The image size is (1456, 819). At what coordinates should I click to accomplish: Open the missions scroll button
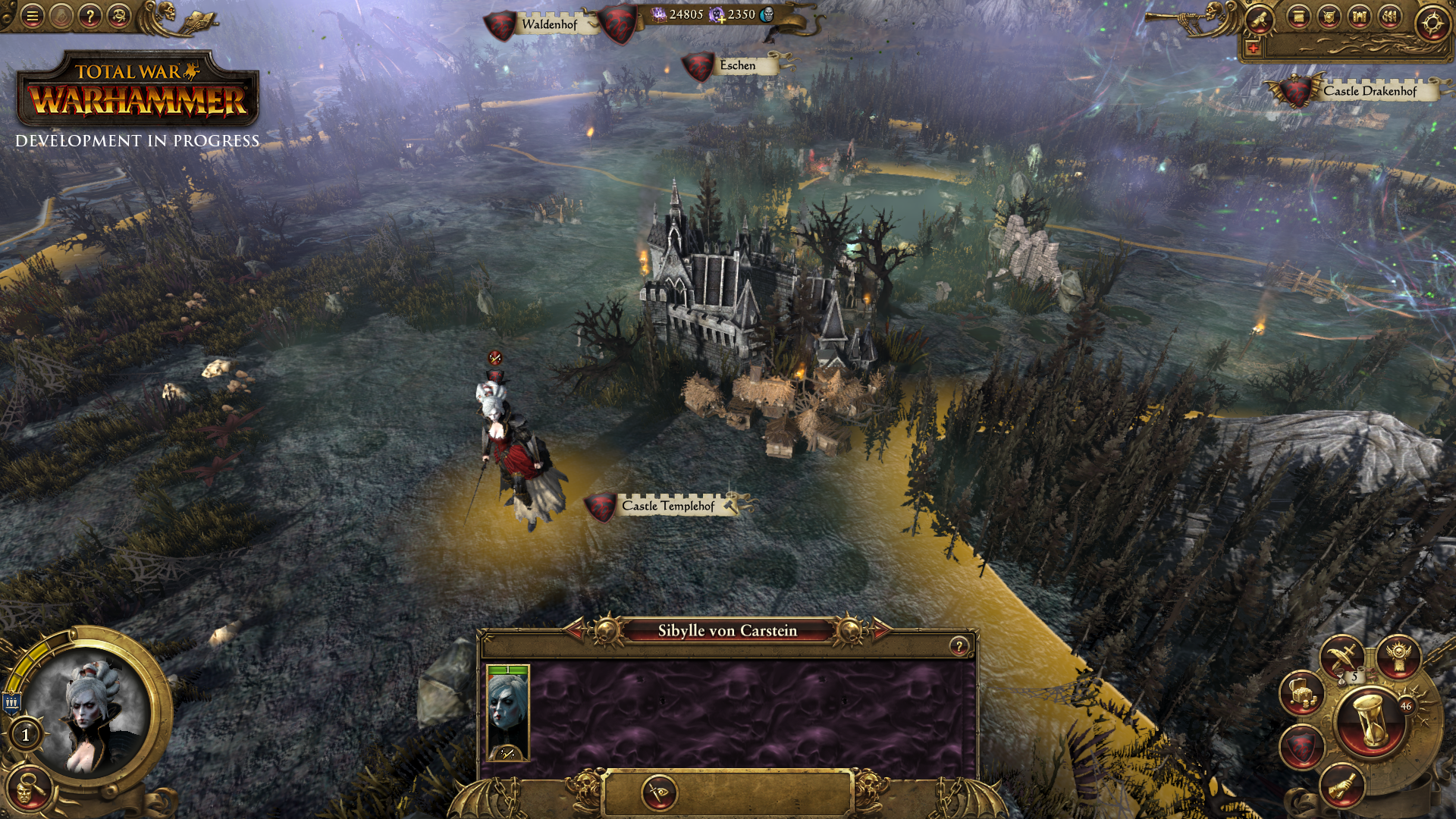pos(1260,19)
